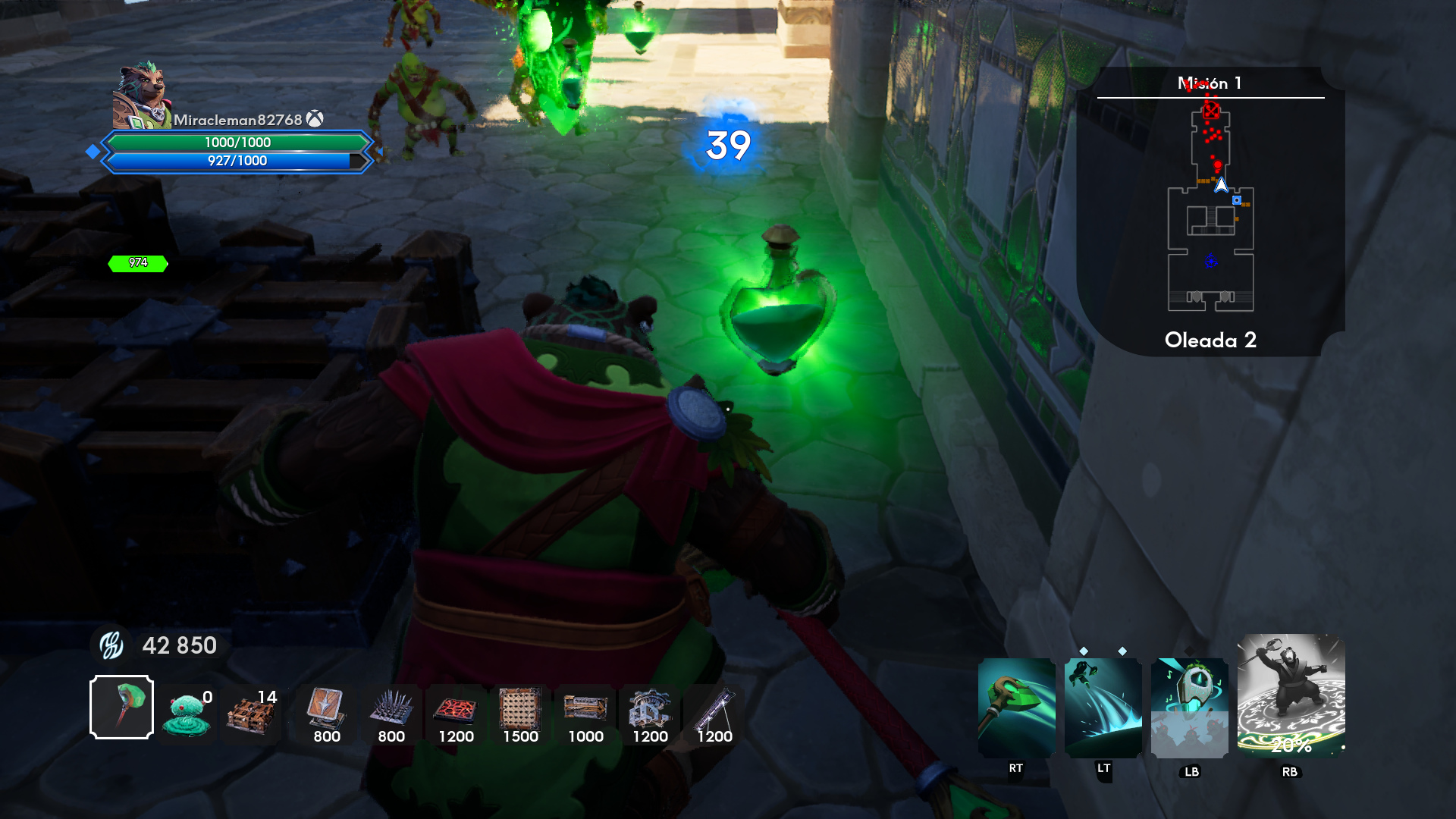Activate the singing stone totem ability

click(1189, 707)
